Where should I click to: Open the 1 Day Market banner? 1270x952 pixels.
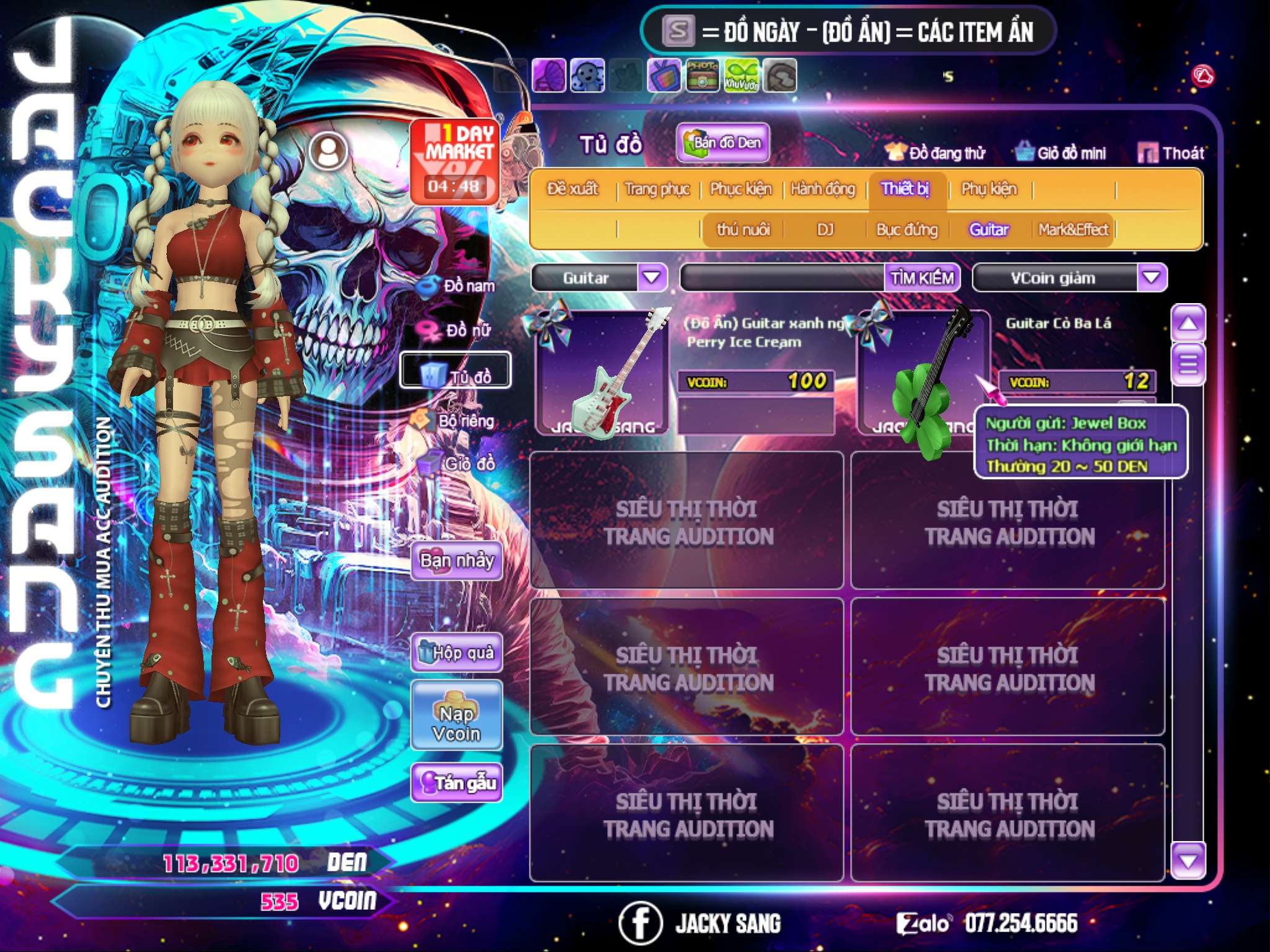tap(455, 161)
